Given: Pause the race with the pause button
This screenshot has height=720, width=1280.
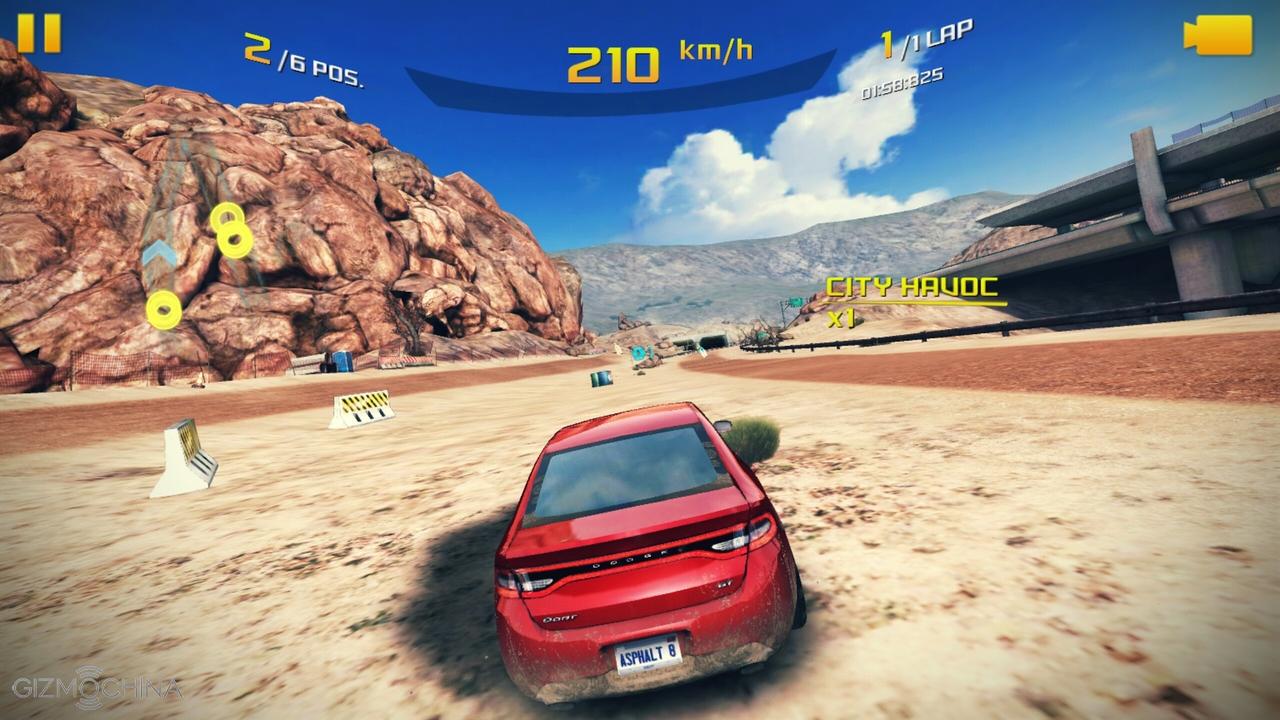Looking at the screenshot, I should [x=39, y=33].
